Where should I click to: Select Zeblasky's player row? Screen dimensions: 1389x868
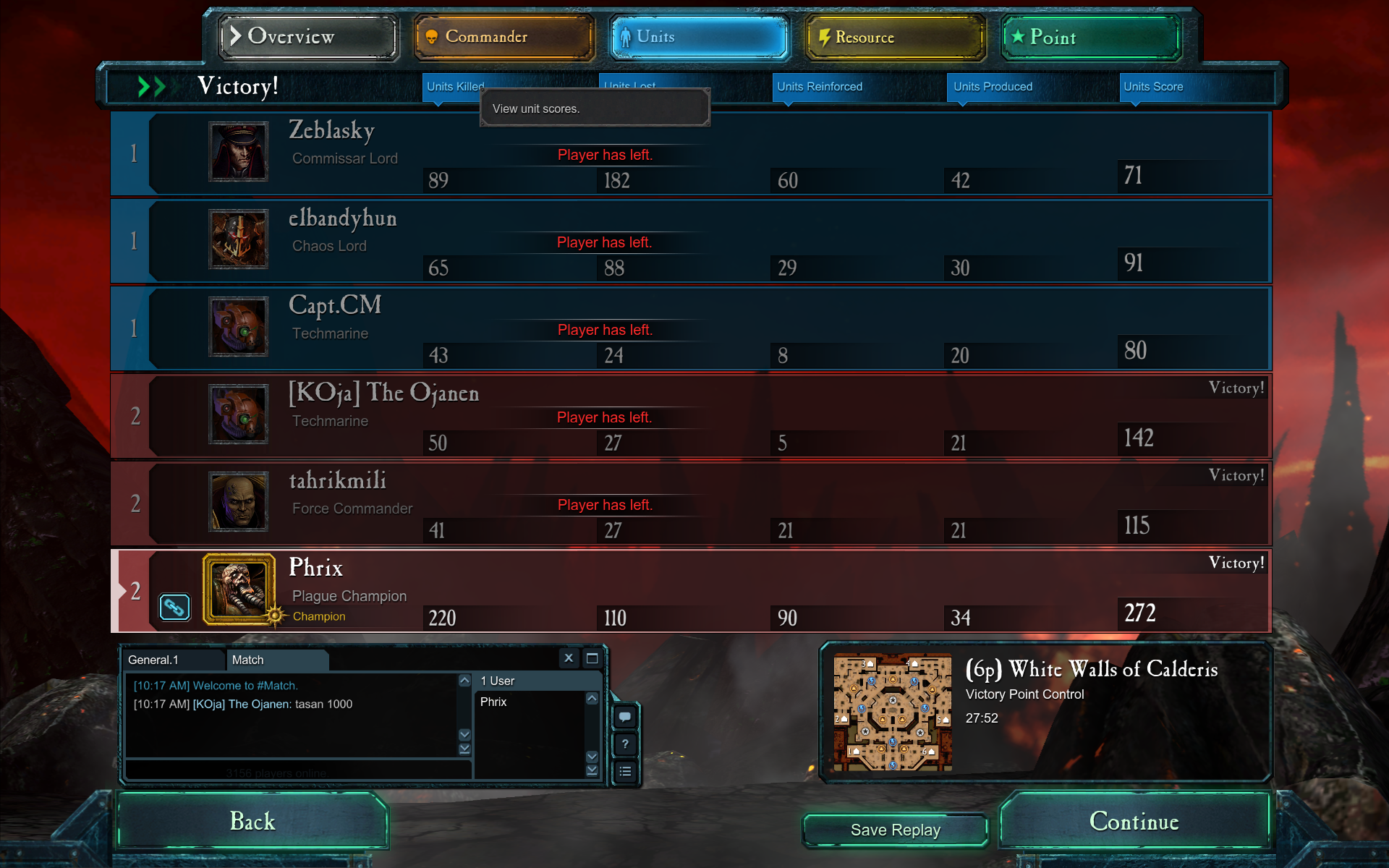[691, 153]
